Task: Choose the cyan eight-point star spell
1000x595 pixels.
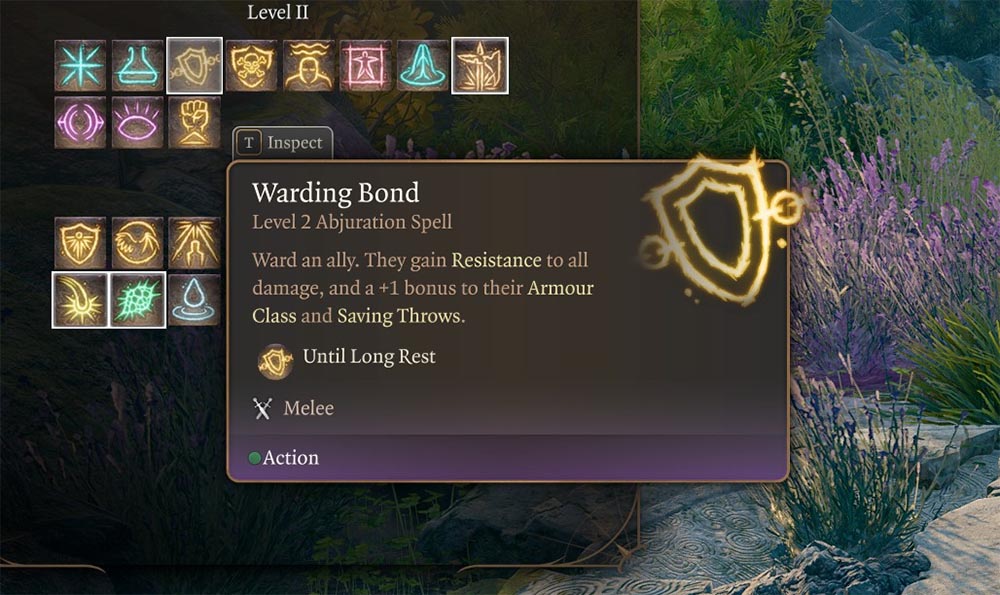Action: pos(80,65)
